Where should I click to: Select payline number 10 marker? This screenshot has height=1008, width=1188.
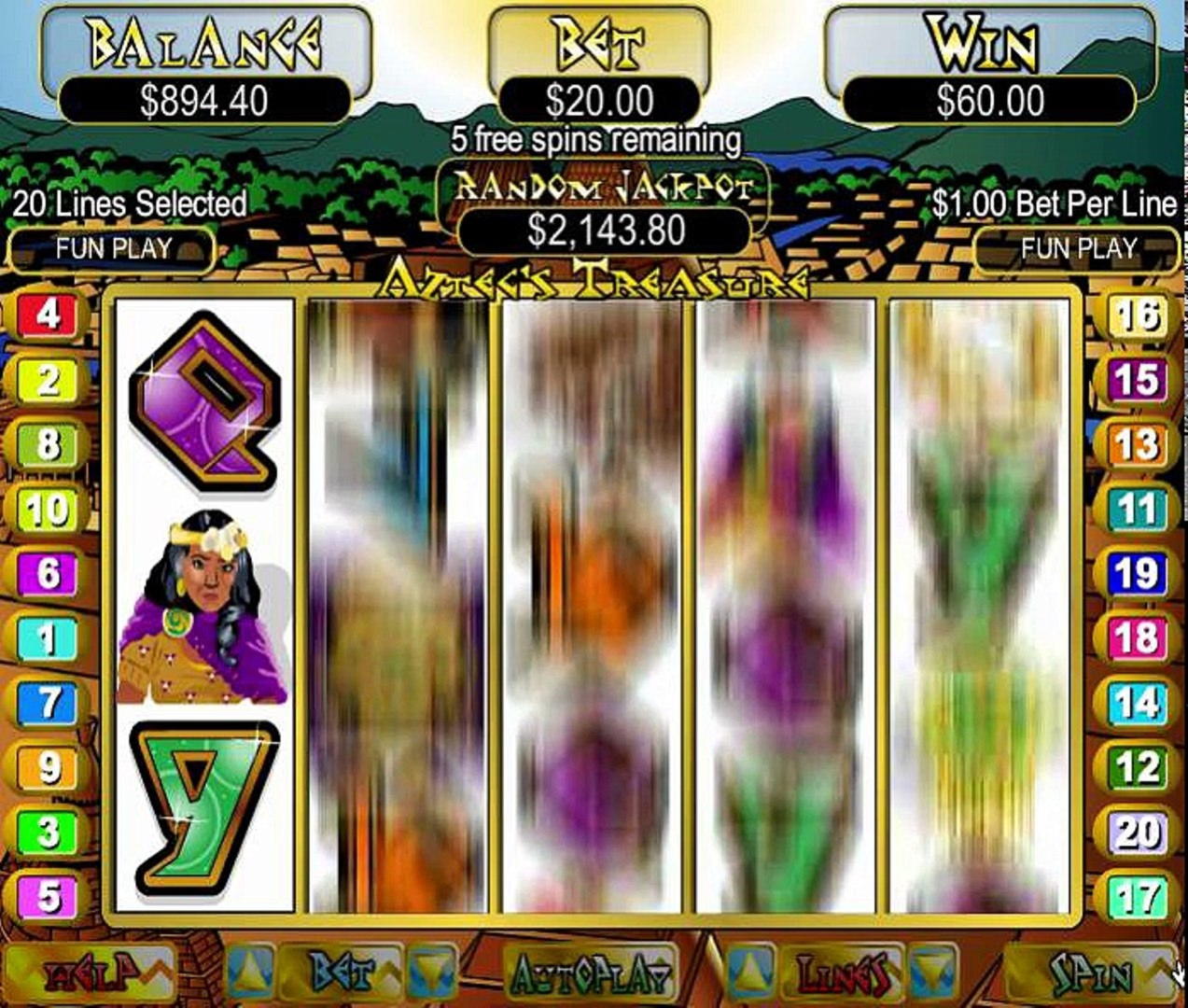point(49,510)
